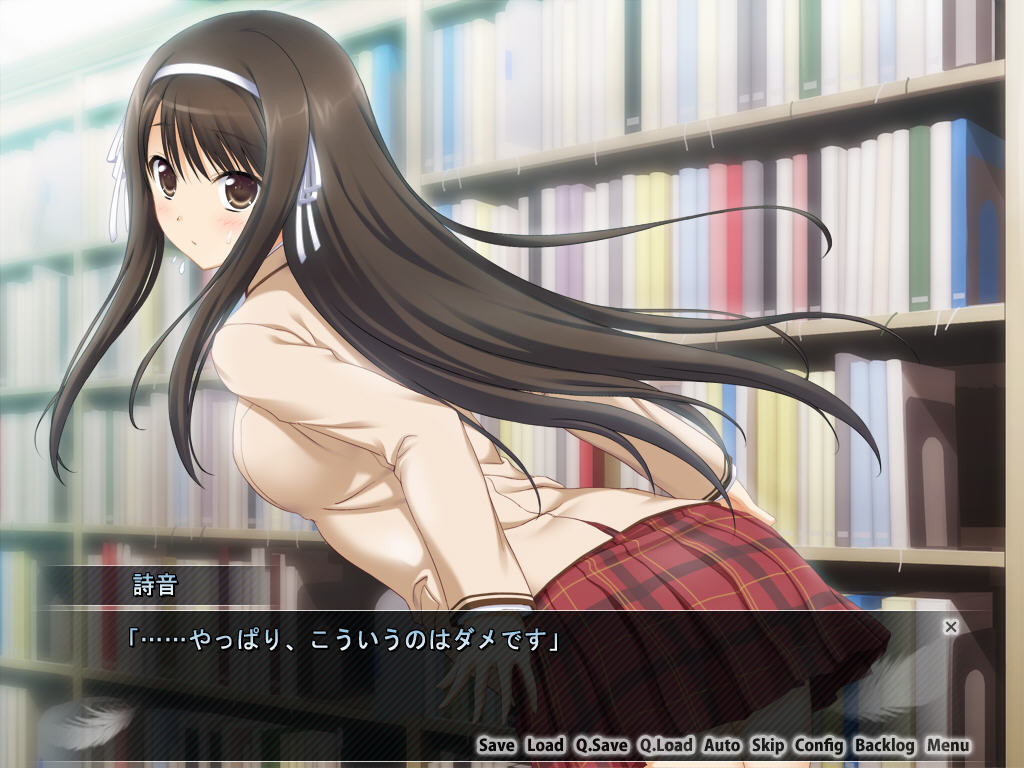Open the Config settings
Screen dimensions: 1024x768
tap(819, 745)
